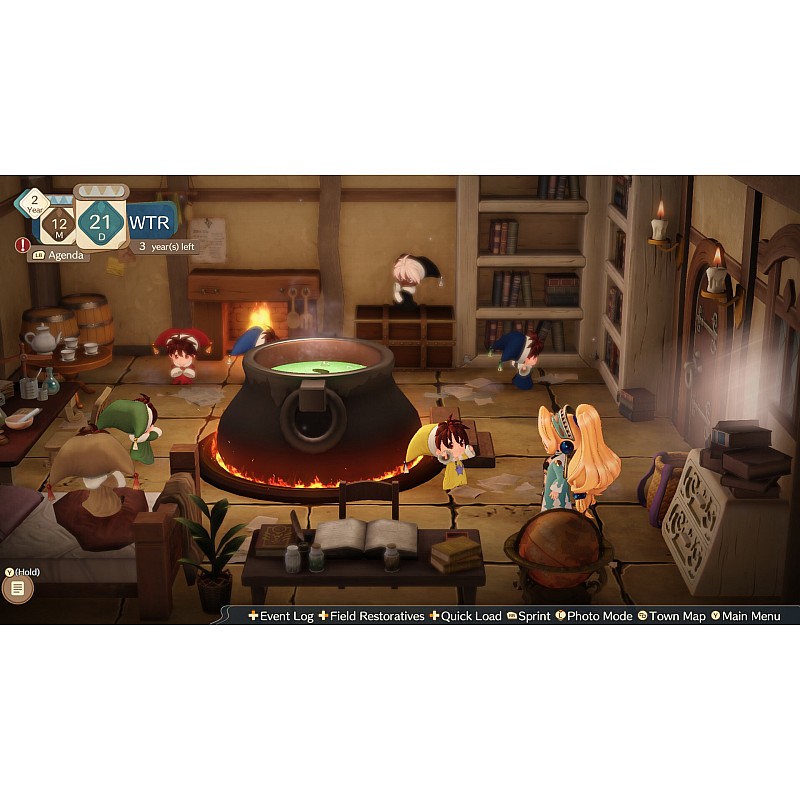
Task: Enter Photo Mode
Action: 594,616
